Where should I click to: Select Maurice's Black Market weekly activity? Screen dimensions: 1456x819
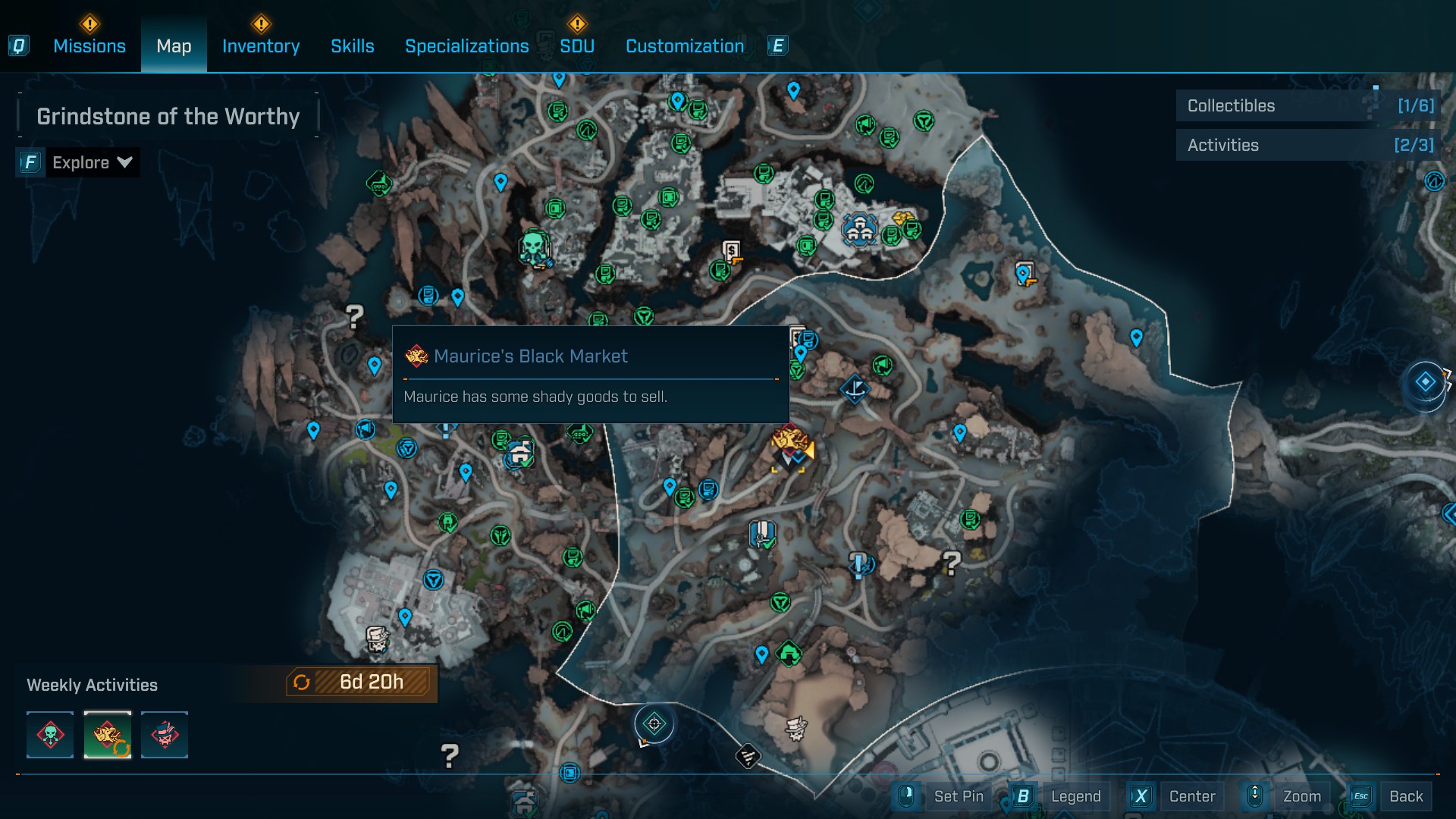point(108,735)
